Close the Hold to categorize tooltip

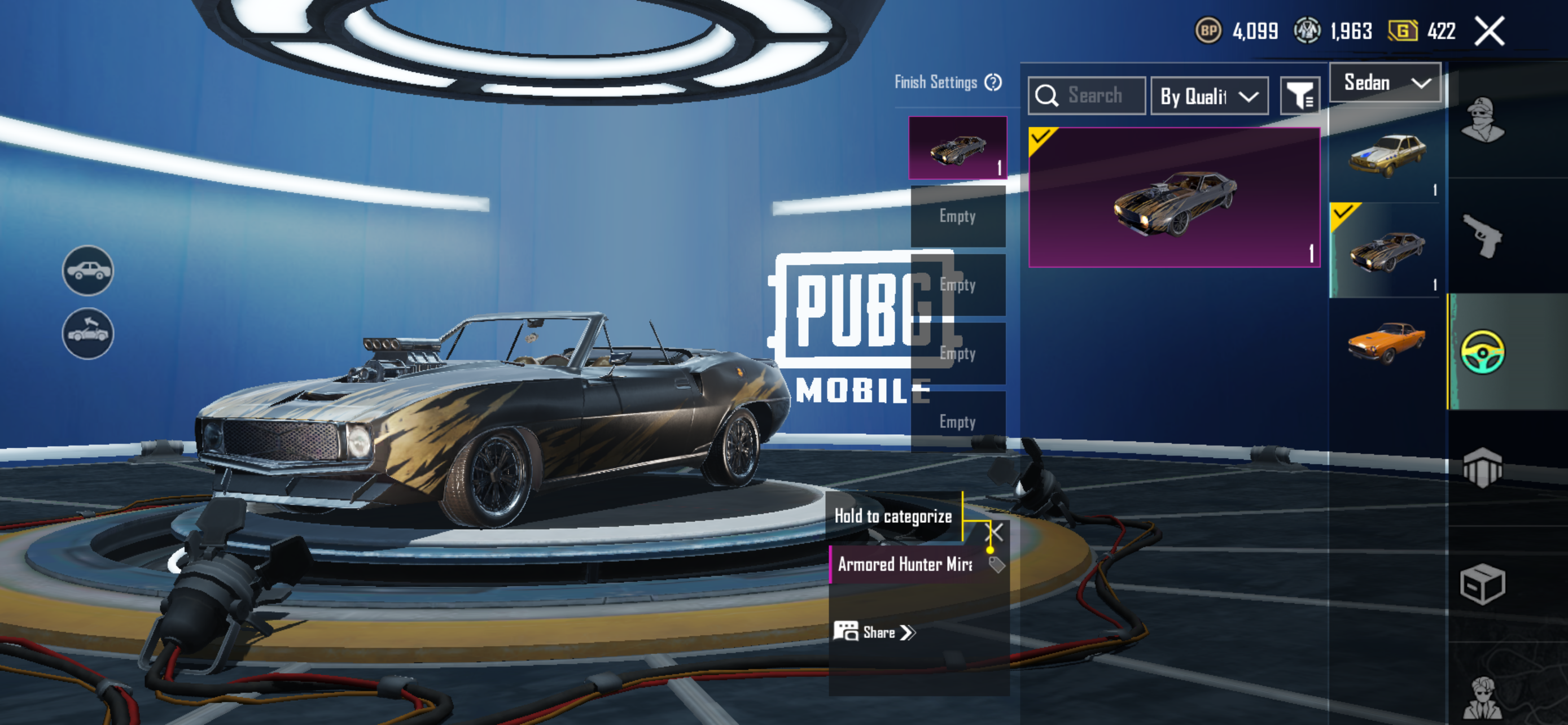pyautogui.click(x=994, y=532)
